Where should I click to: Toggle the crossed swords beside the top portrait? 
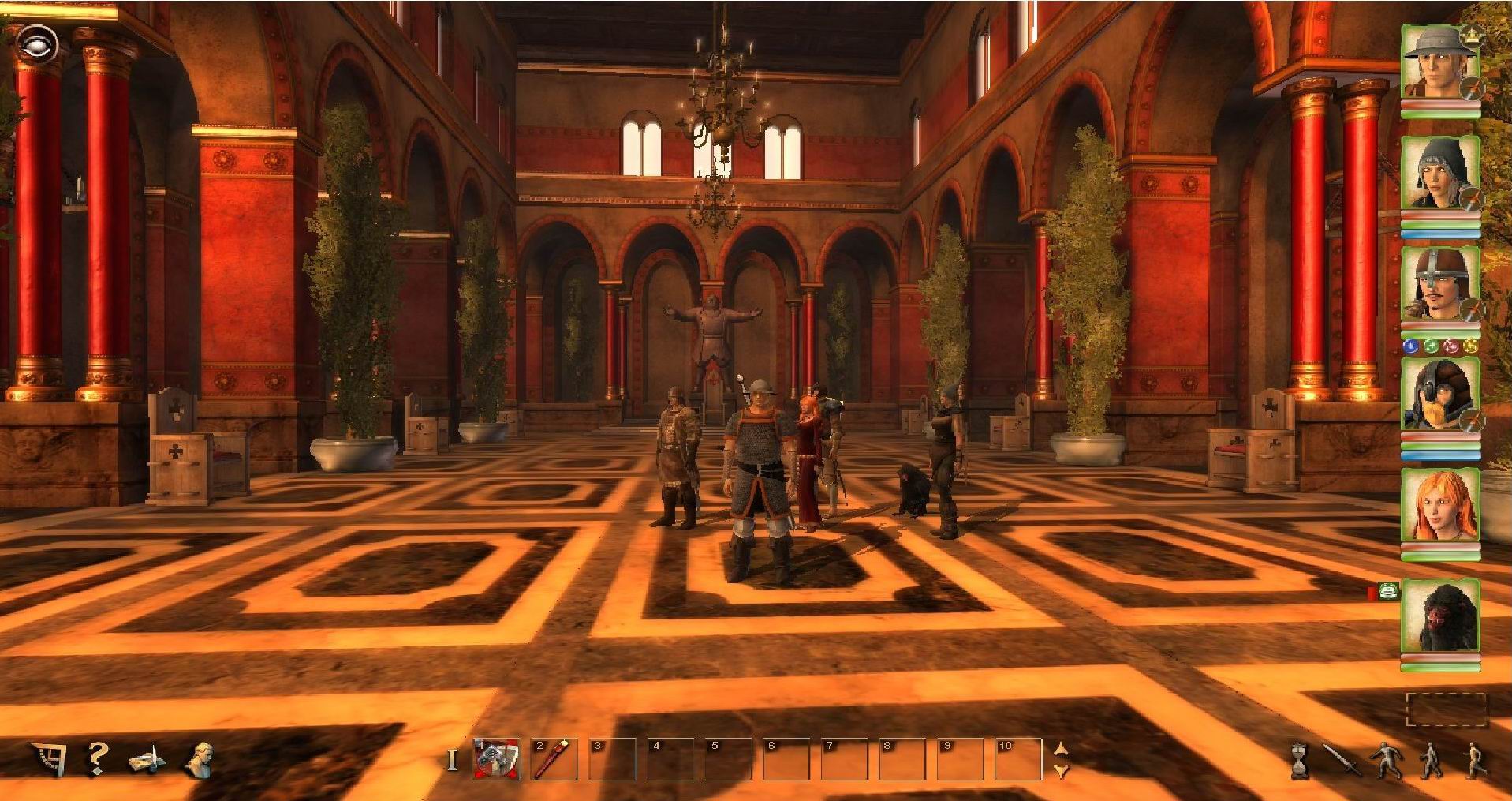coord(1473,89)
